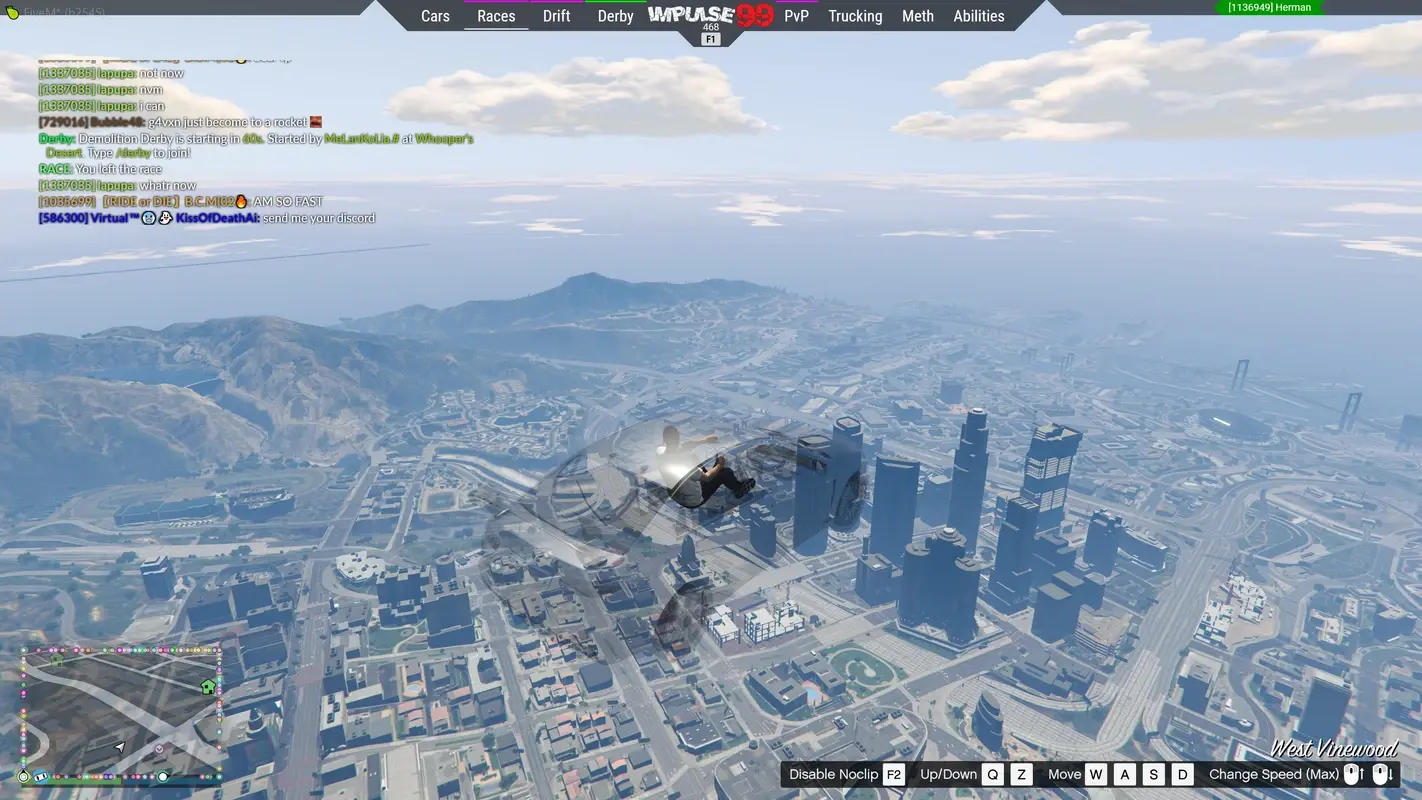Select the green safehouse icon on the minimap

point(207,687)
